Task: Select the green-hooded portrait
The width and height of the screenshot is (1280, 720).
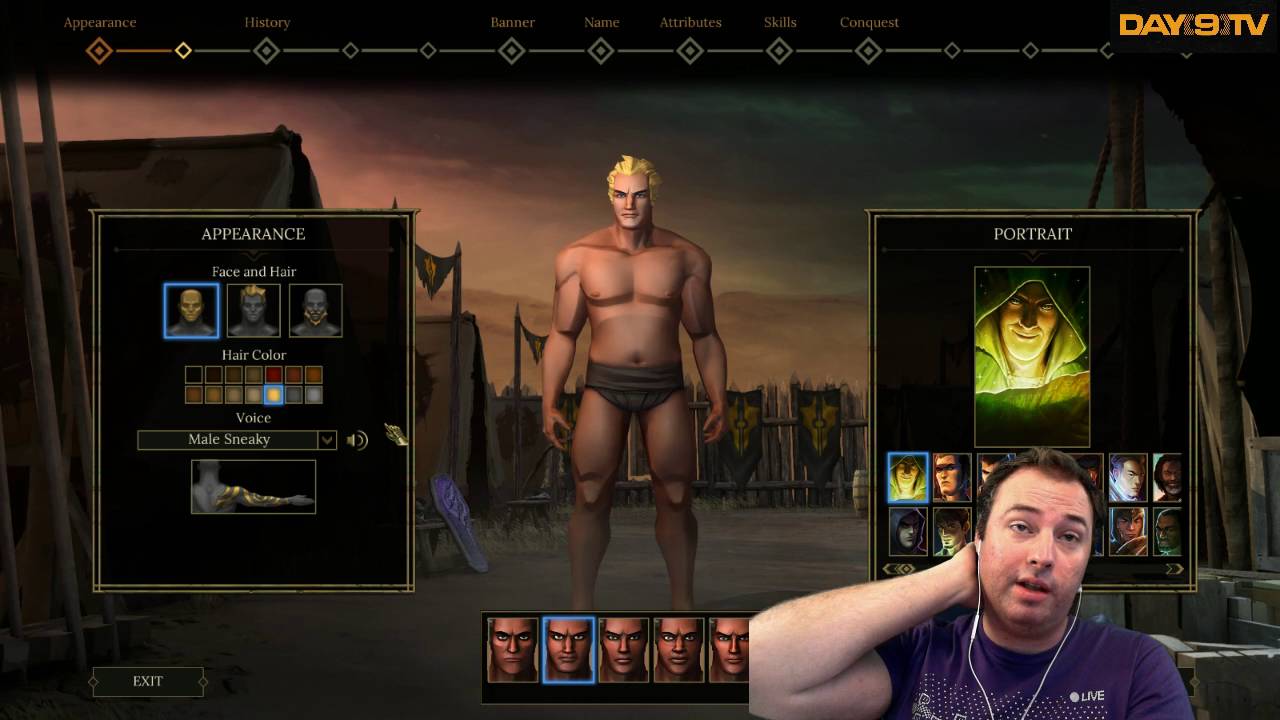Action: click(907, 478)
